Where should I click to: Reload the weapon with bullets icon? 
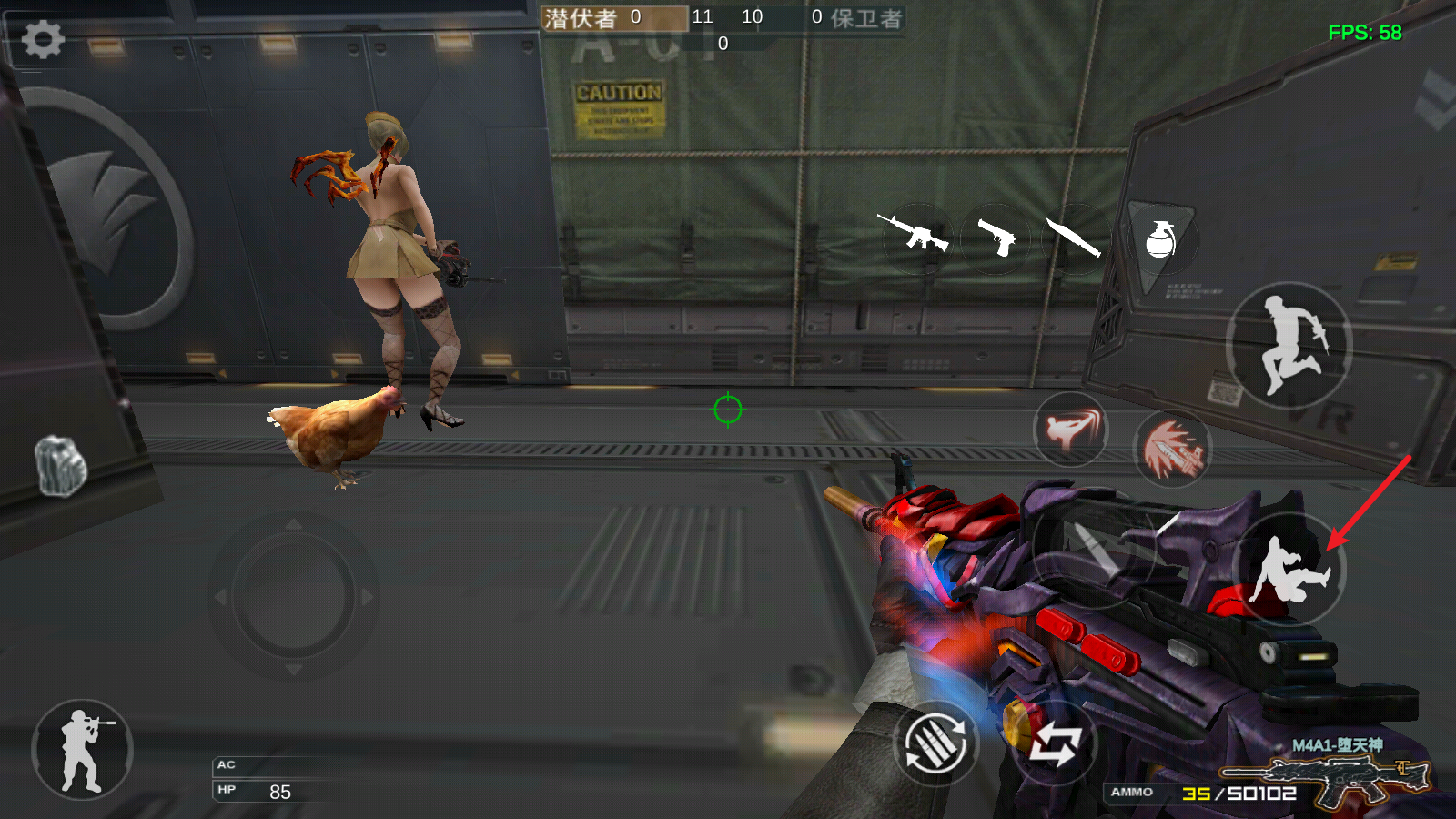935,743
